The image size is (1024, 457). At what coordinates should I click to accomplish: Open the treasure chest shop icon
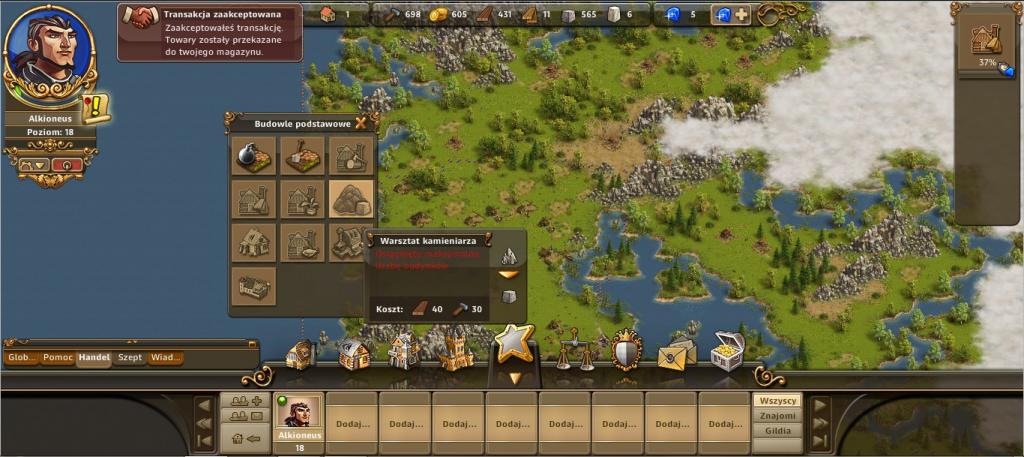pos(728,351)
